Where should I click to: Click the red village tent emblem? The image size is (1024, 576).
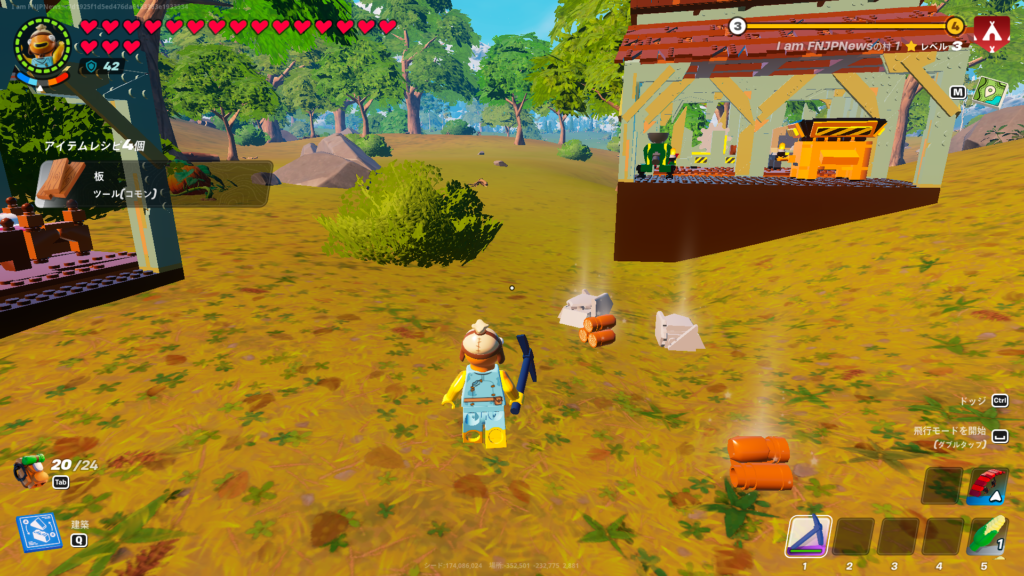click(991, 35)
